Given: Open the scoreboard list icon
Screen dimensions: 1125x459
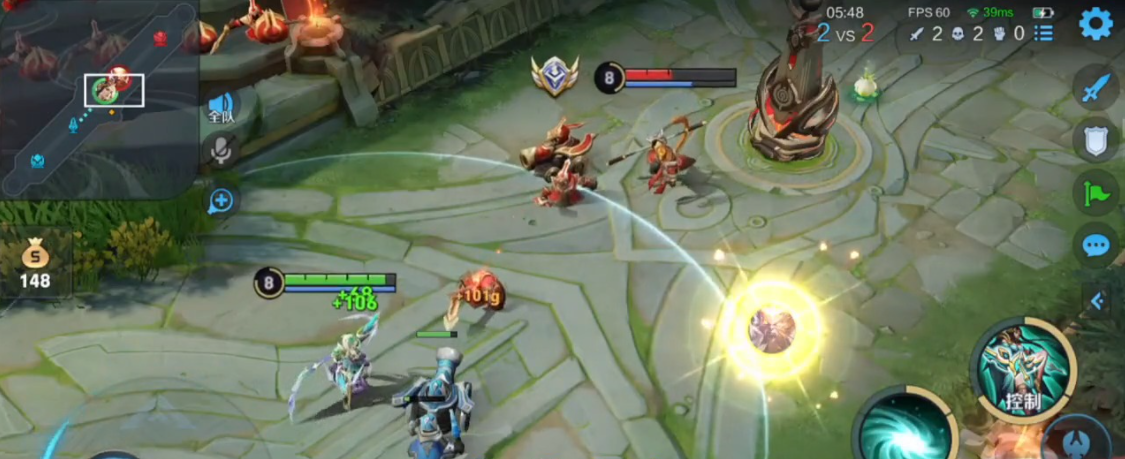Looking at the screenshot, I should pyautogui.click(x=1044, y=33).
